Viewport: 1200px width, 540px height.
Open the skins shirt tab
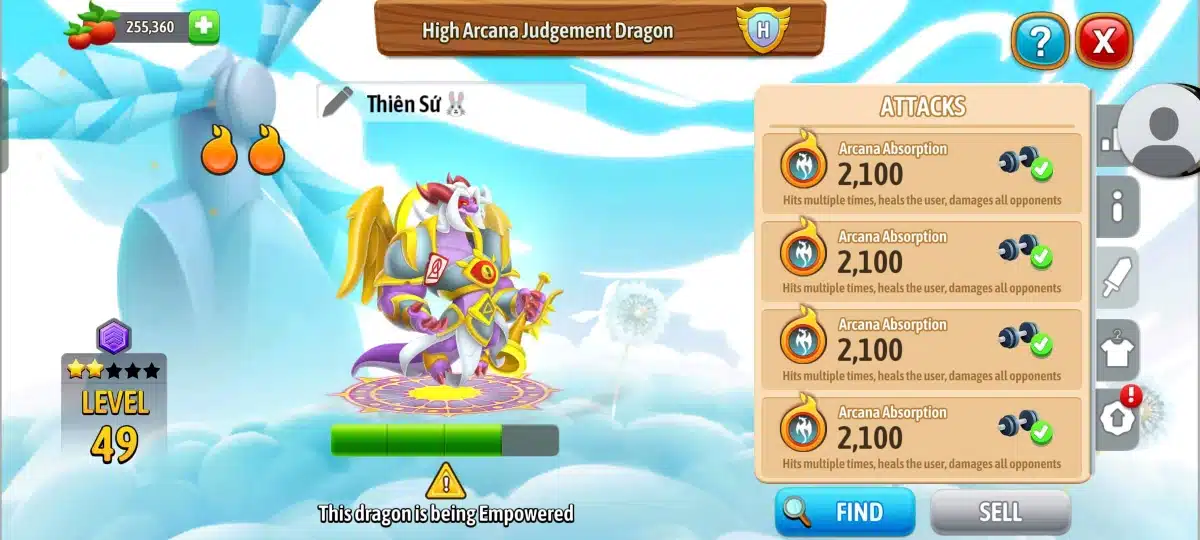tap(1117, 350)
